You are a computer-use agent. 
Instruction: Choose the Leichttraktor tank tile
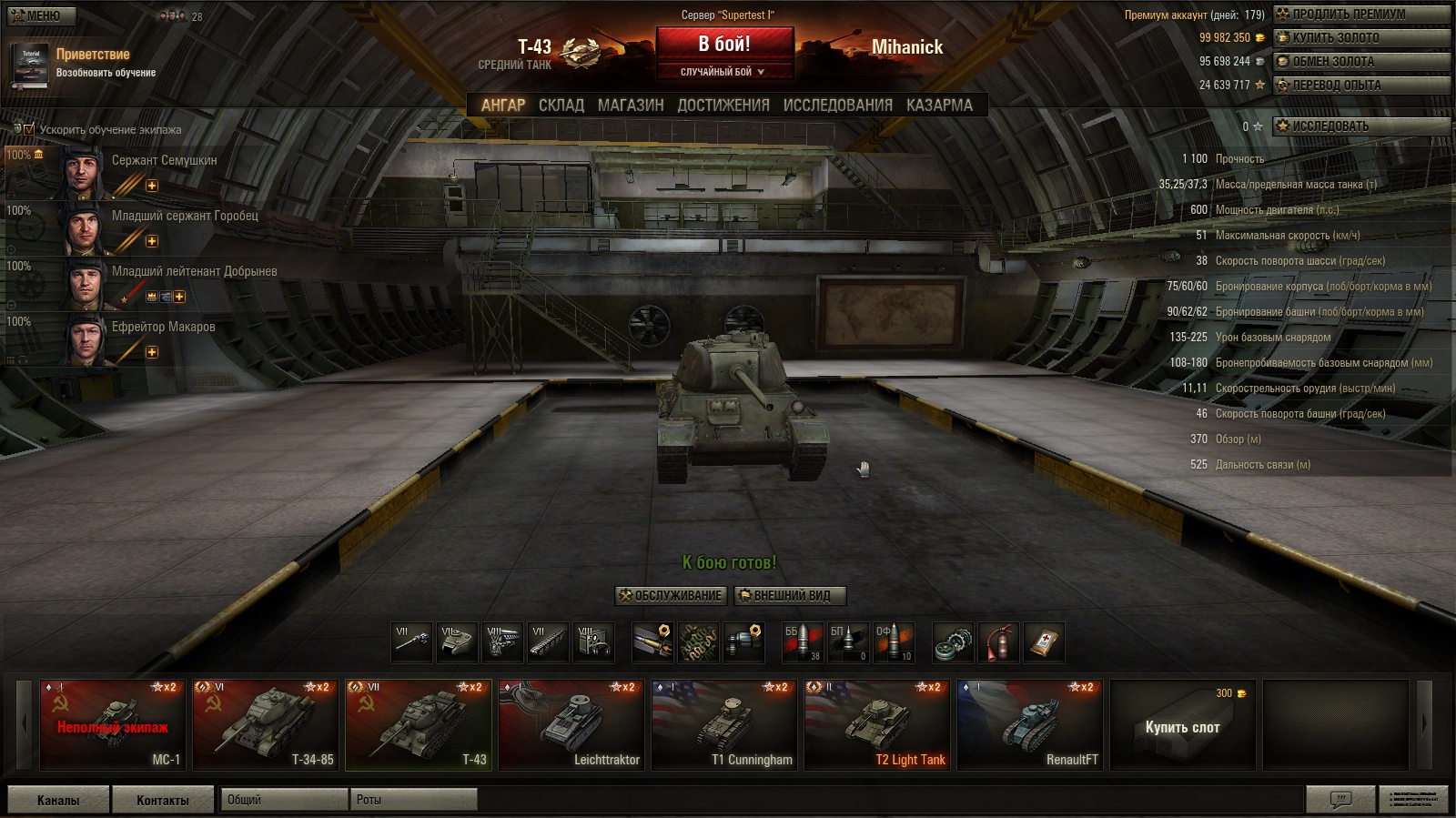point(571,726)
